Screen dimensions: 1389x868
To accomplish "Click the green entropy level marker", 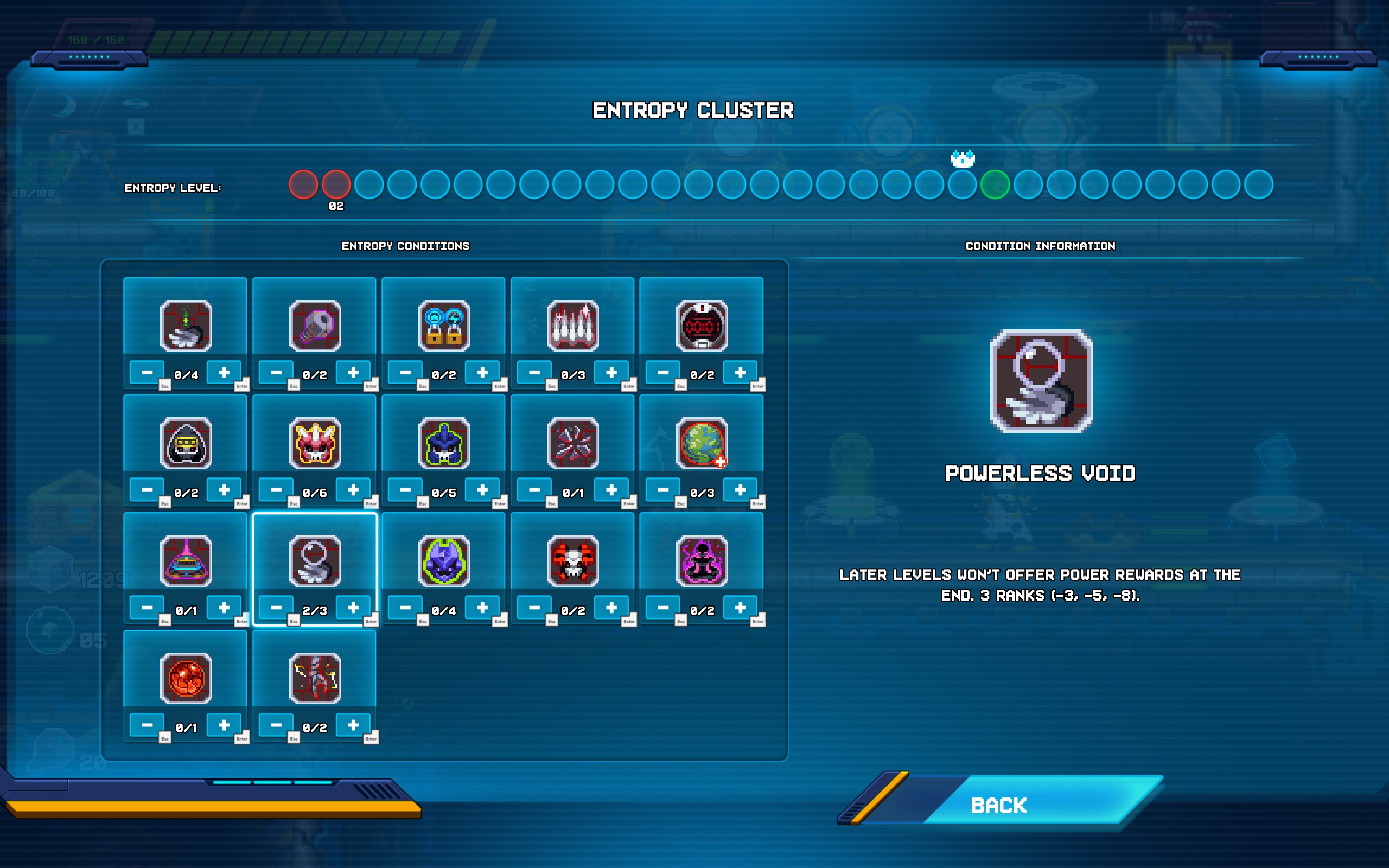I will click(995, 185).
